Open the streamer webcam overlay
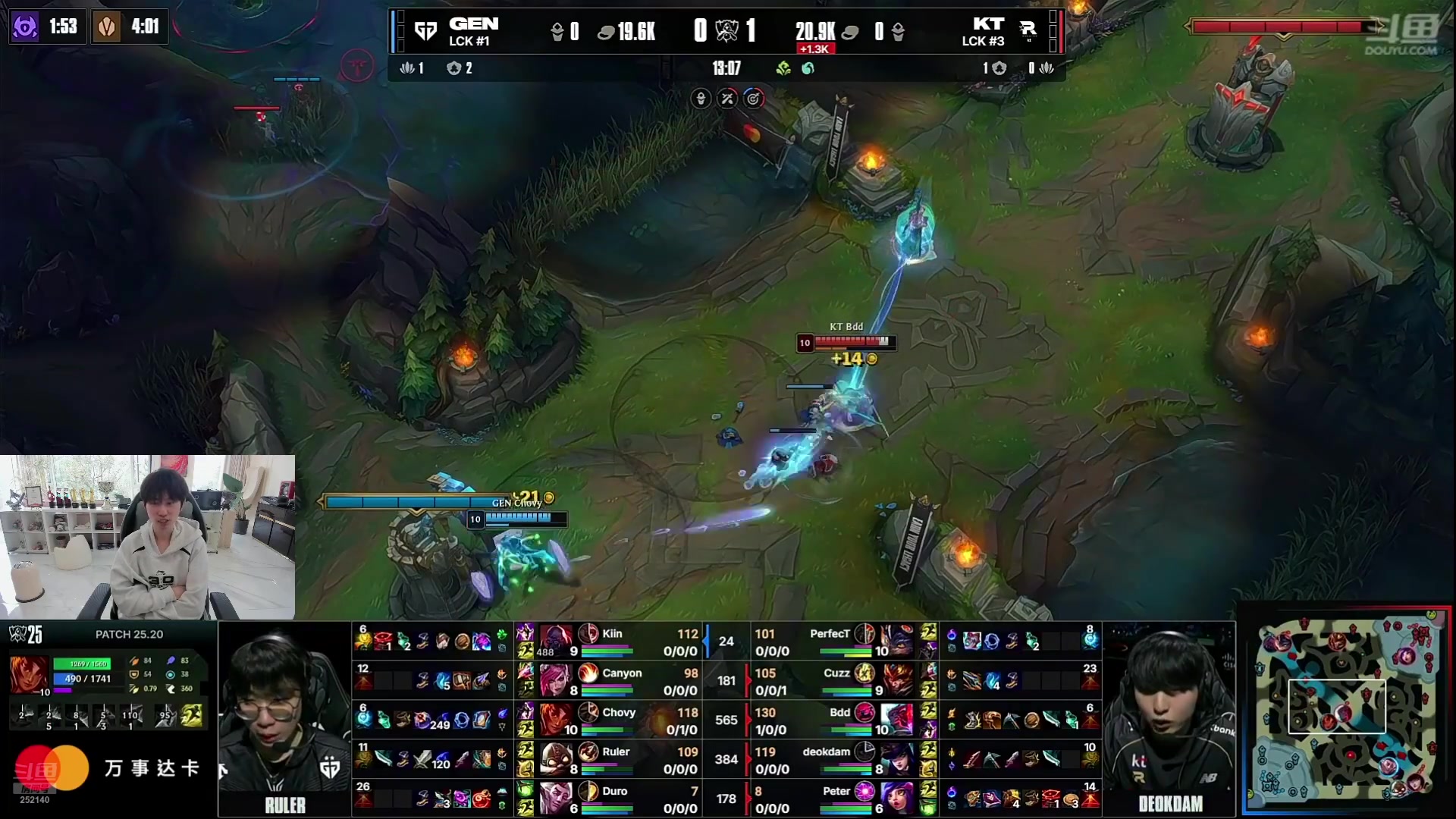Viewport: 1456px width, 819px height. (147, 537)
